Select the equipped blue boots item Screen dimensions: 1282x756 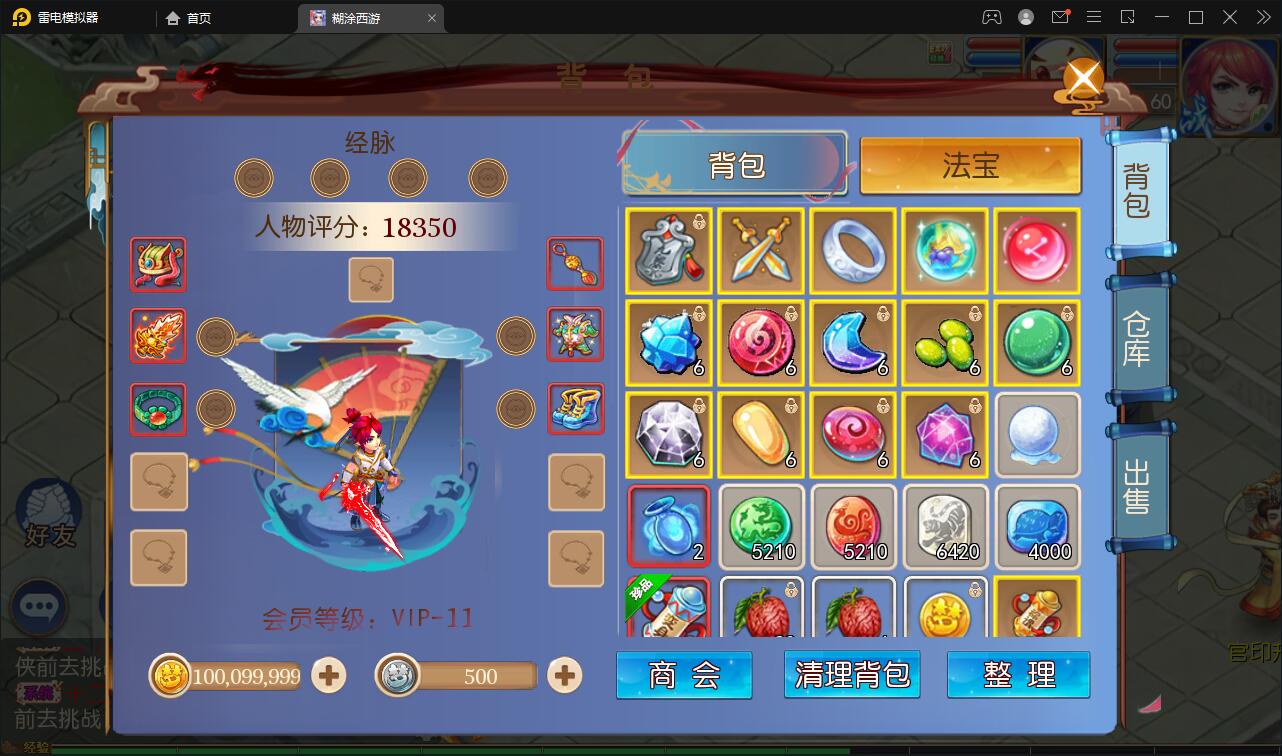coord(576,409)
